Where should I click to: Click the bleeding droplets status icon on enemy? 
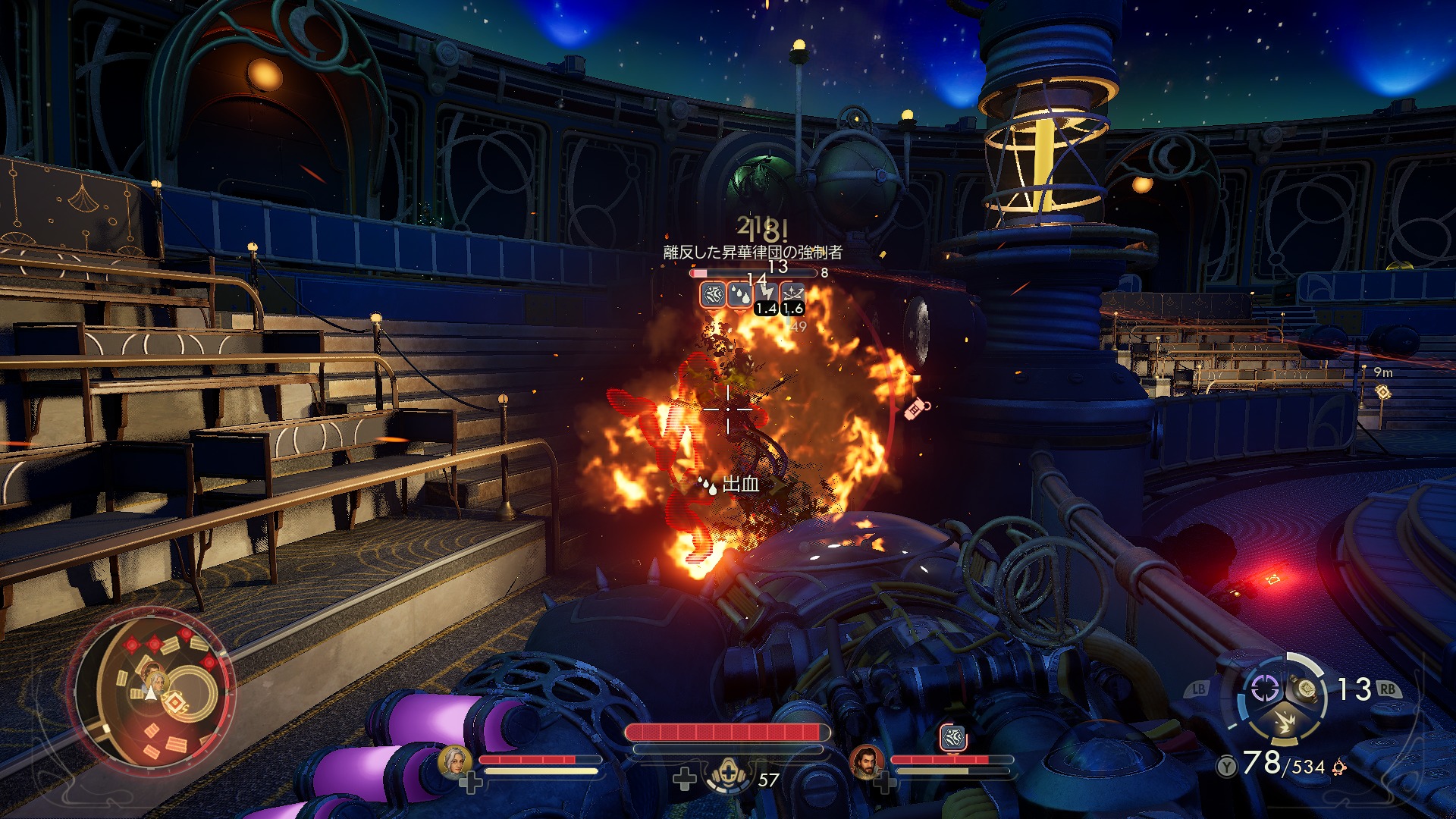739,295
